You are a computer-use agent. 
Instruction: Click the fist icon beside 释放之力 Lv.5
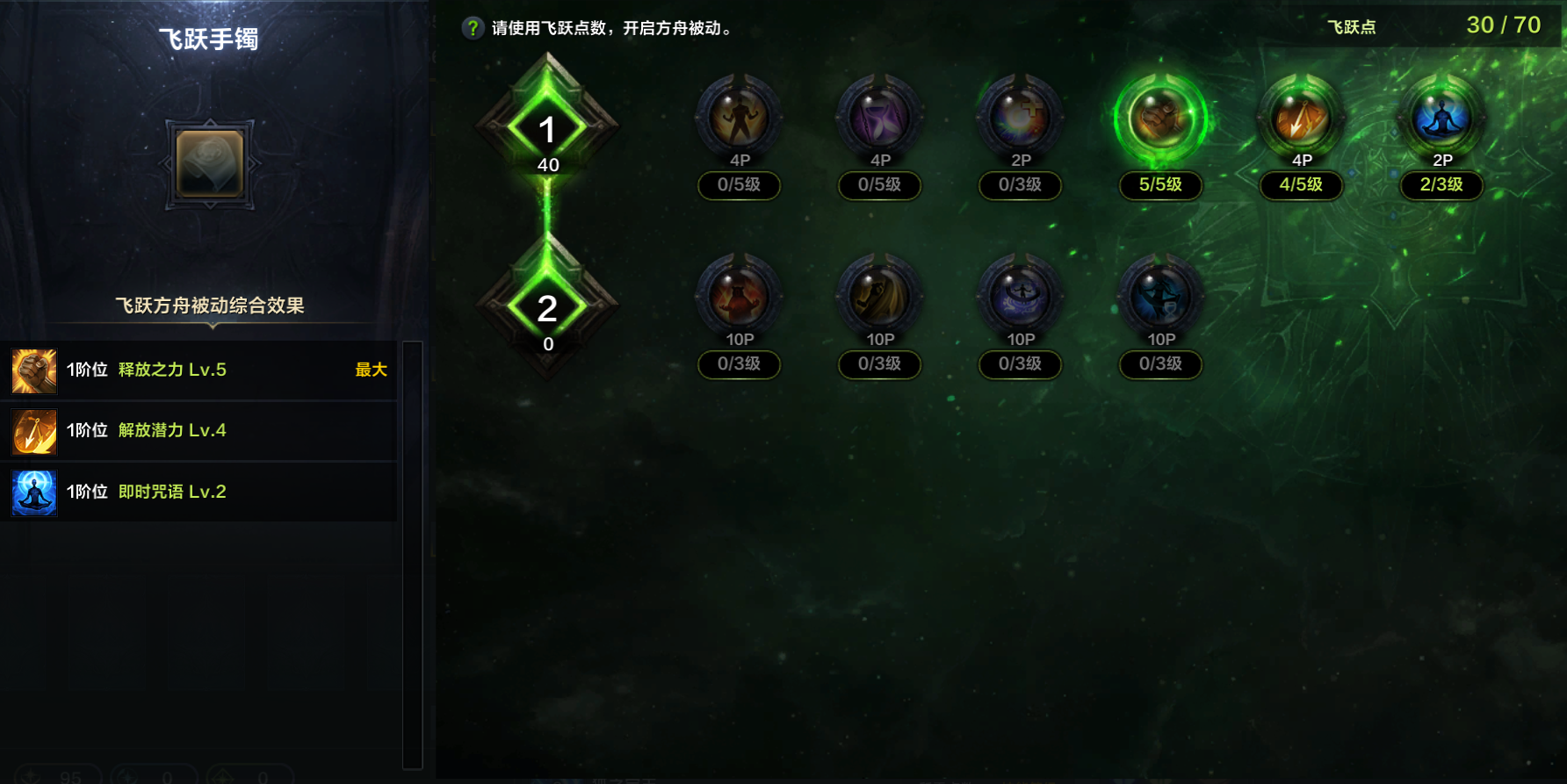[x=32, y=370]
